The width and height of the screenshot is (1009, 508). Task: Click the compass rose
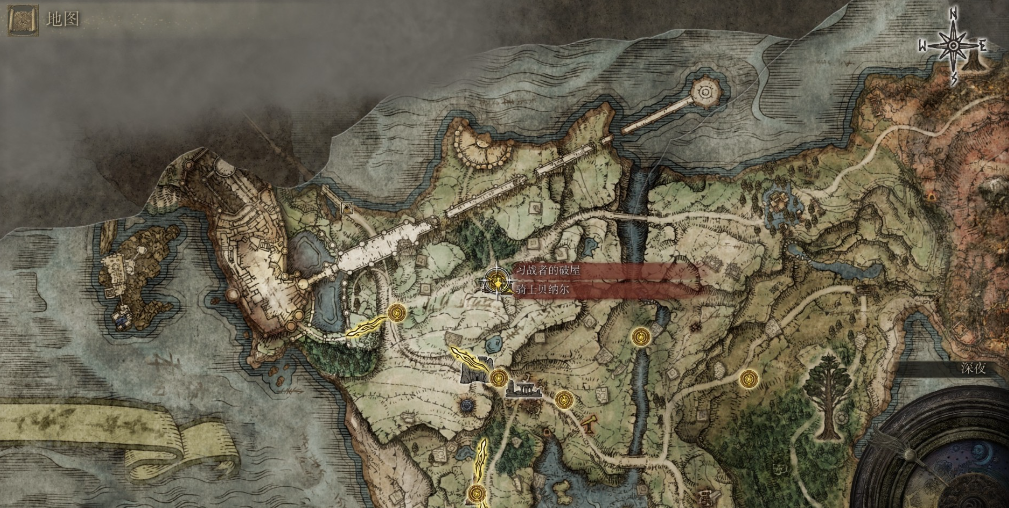[953, 43]
